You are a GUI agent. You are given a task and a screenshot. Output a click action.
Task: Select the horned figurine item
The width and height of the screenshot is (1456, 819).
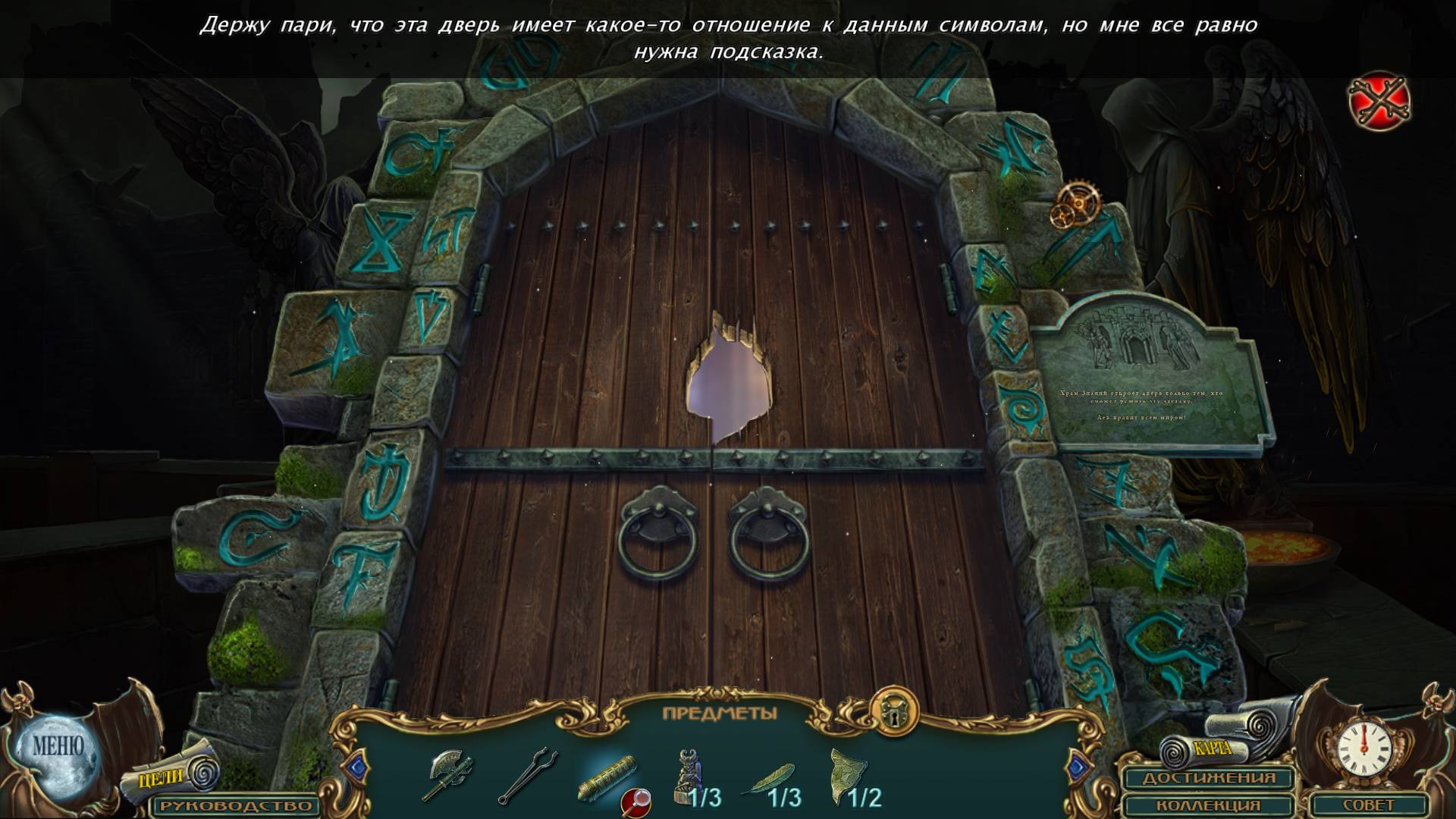[x=689, y=775]
